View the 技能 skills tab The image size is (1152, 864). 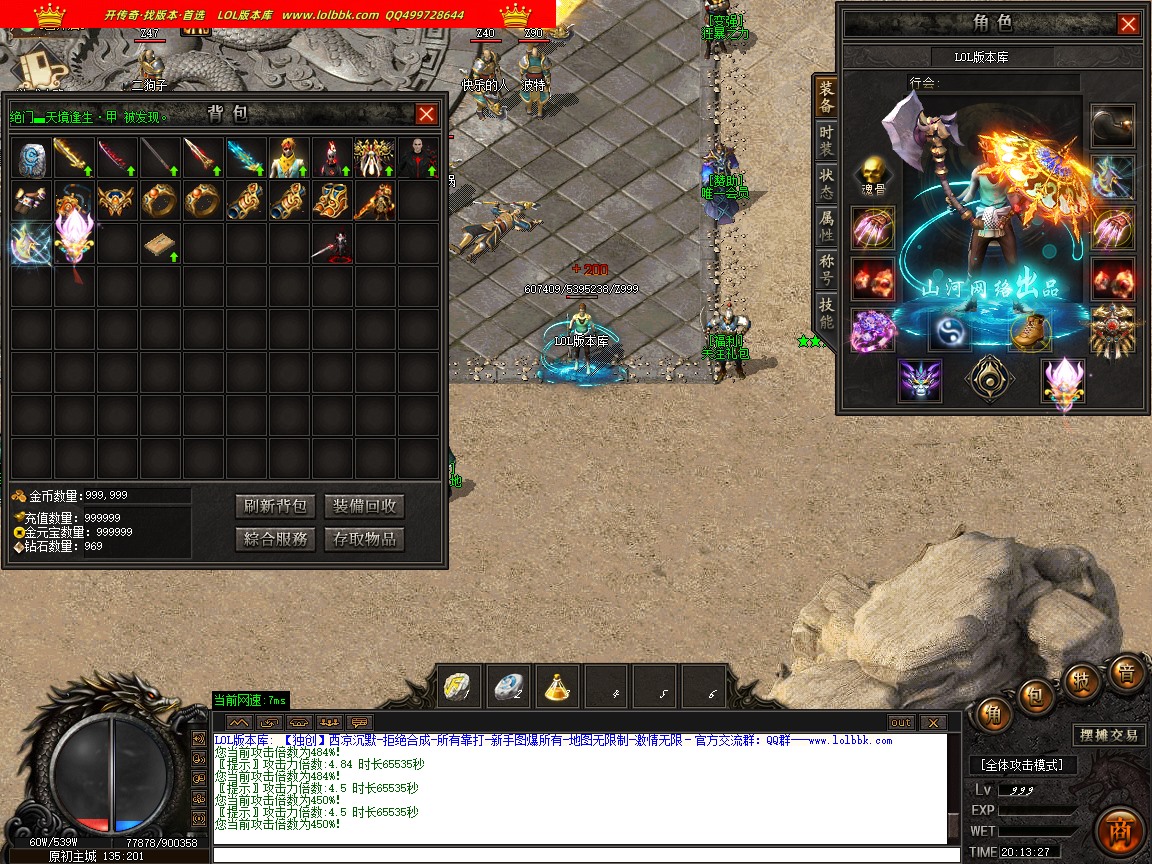[x=826, y=312]
